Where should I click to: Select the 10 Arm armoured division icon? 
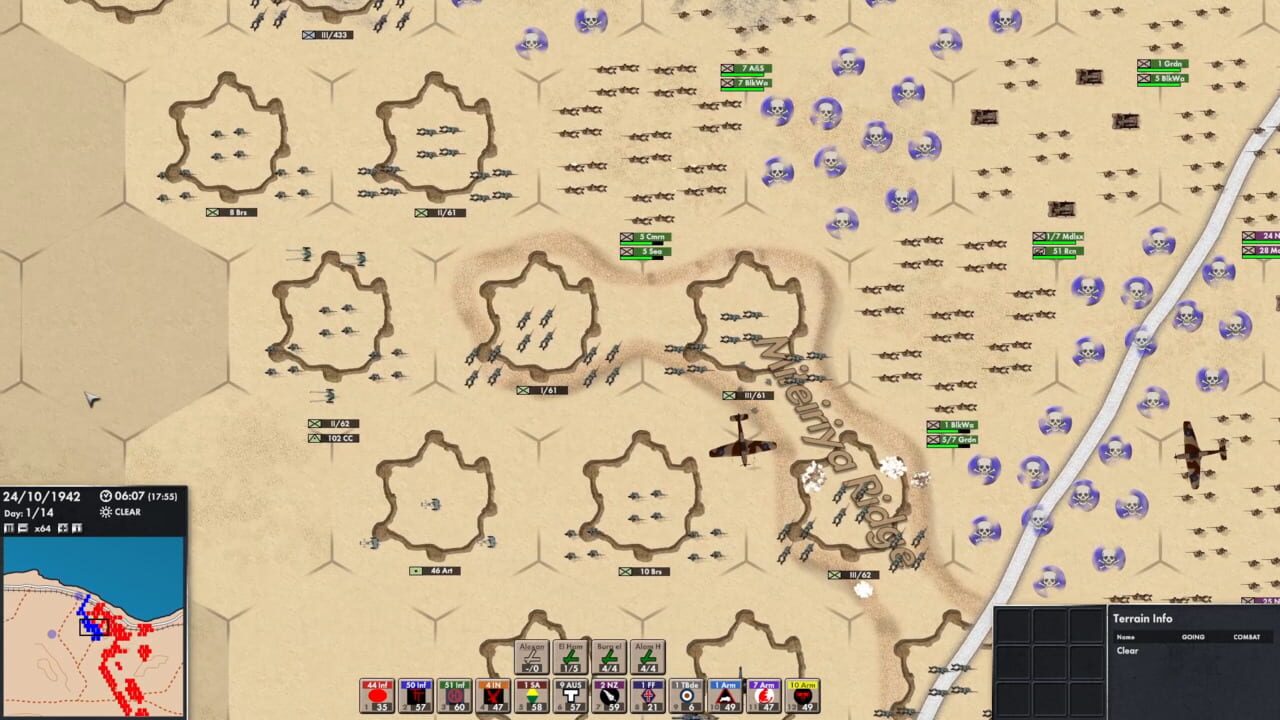click(x=801, y=692)
